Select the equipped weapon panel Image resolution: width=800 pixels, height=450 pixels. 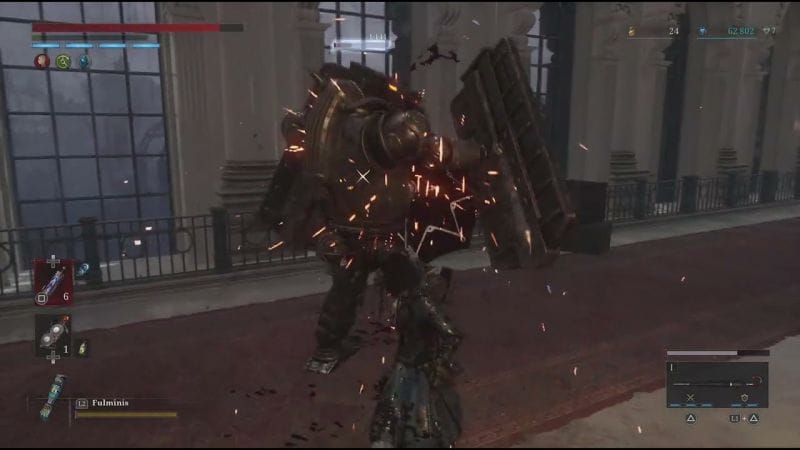point(718,380)
